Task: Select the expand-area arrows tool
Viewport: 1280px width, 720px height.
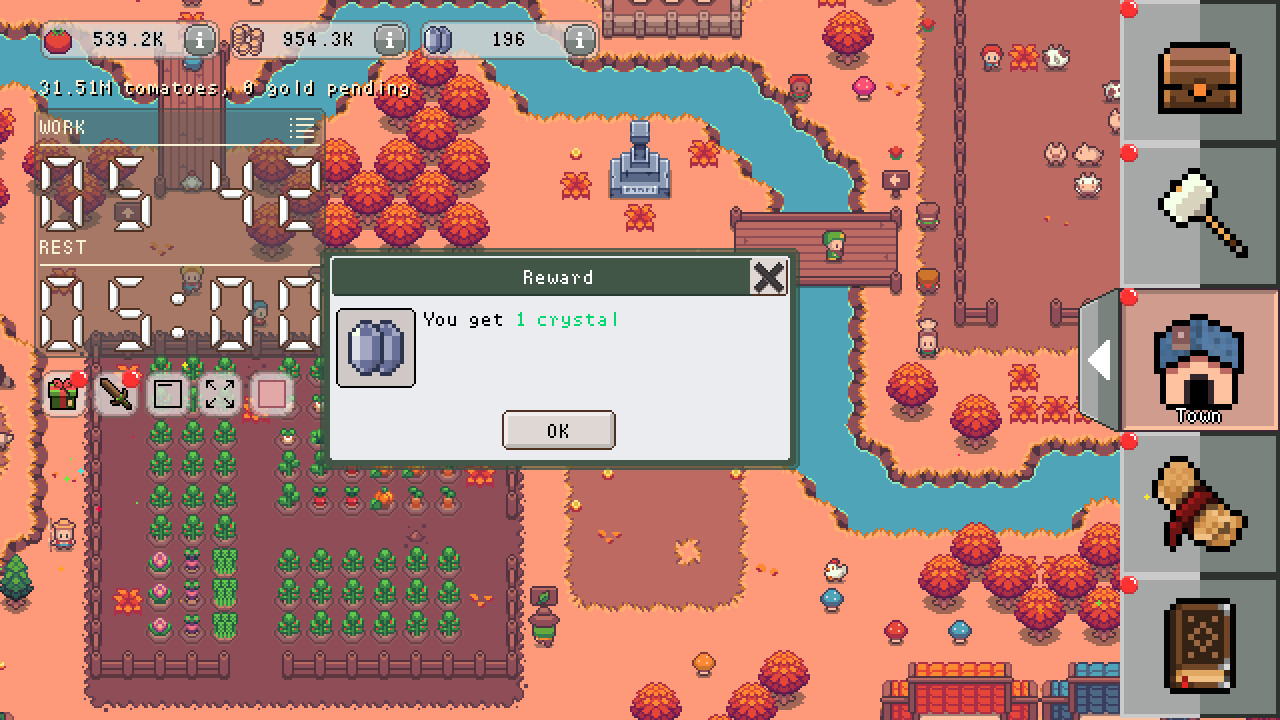Action: [x=219, y=394]
